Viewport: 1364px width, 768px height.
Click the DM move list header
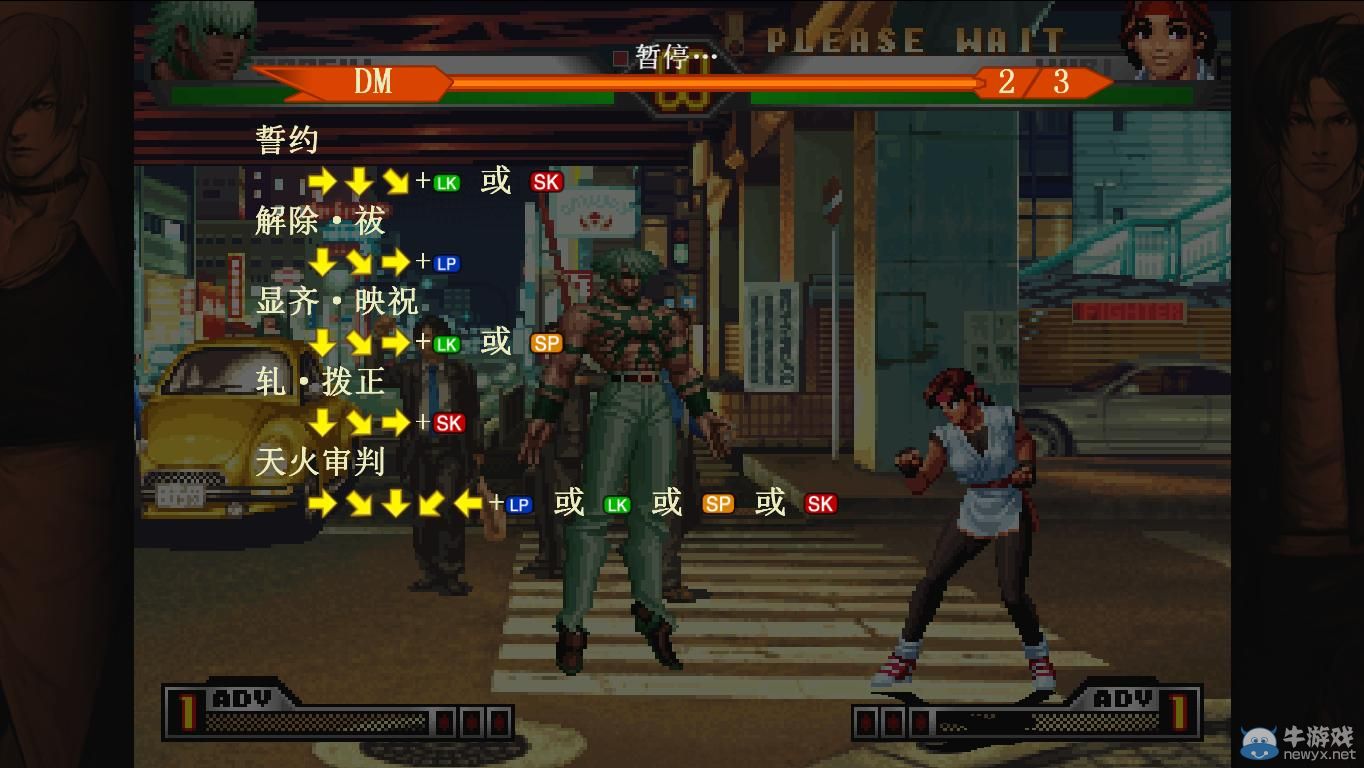[373, 82]
